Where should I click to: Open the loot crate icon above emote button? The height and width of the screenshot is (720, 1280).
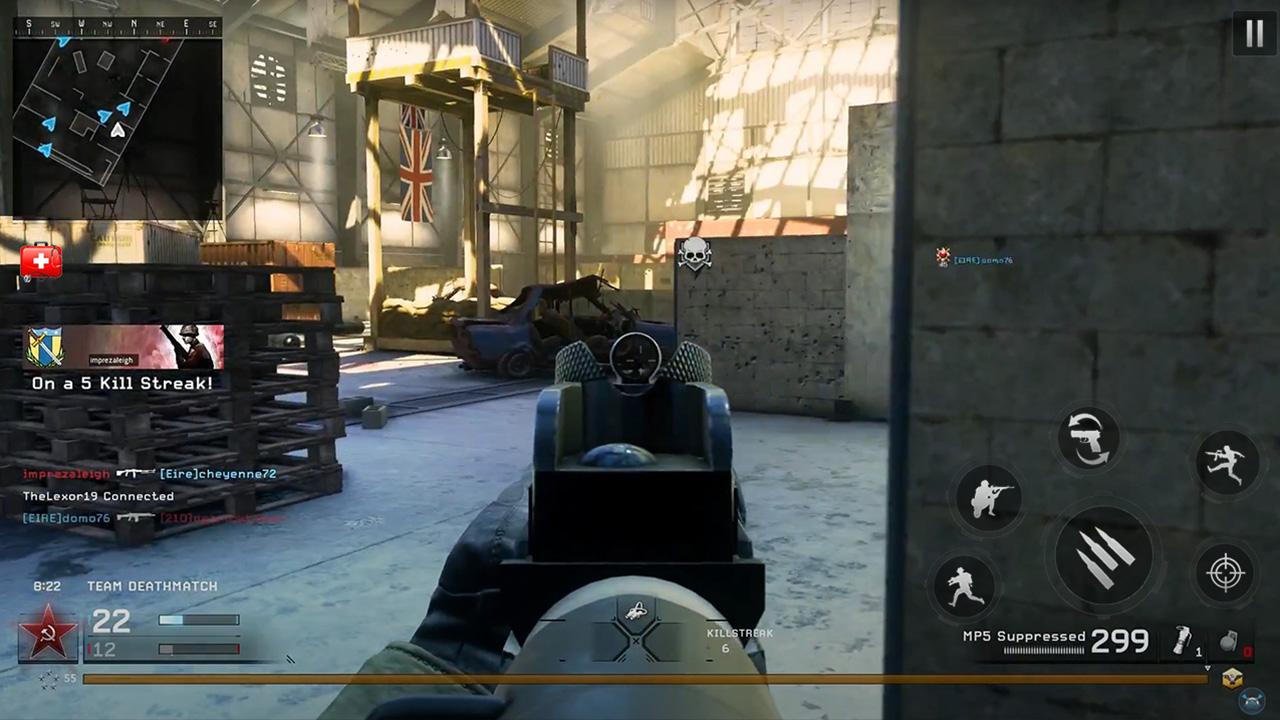[x=1231, y=678]
